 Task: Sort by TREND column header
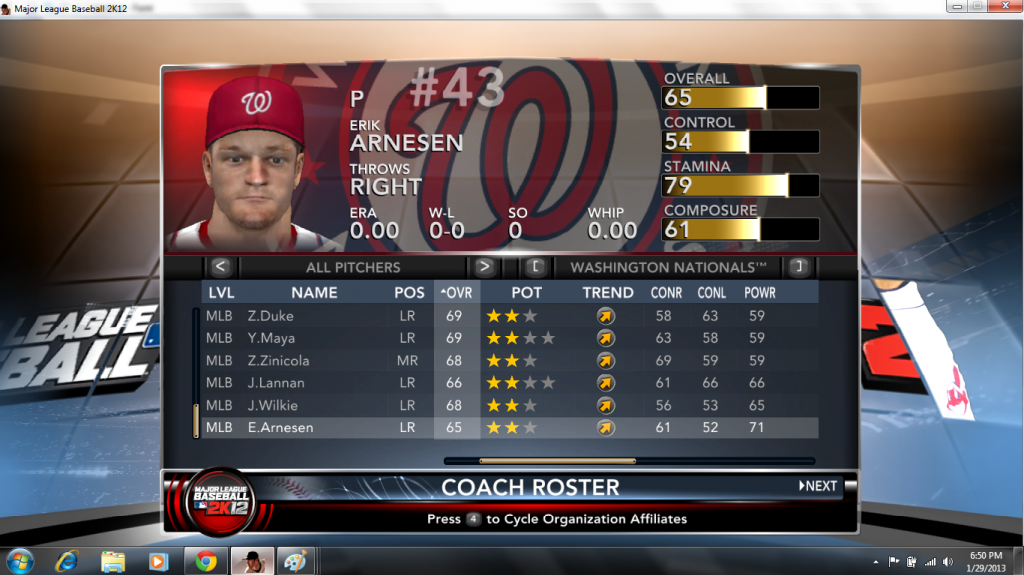click(608, 293)
